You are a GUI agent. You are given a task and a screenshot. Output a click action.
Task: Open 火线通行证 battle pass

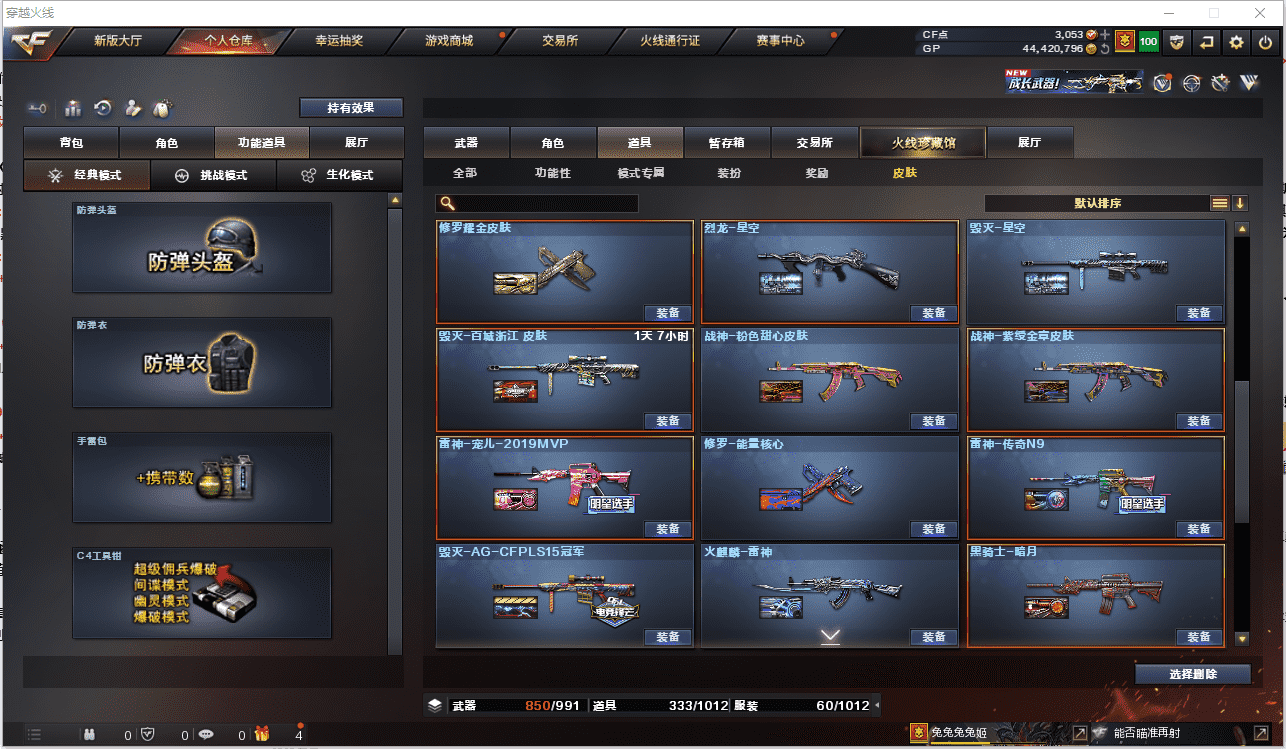pos(669,41)
